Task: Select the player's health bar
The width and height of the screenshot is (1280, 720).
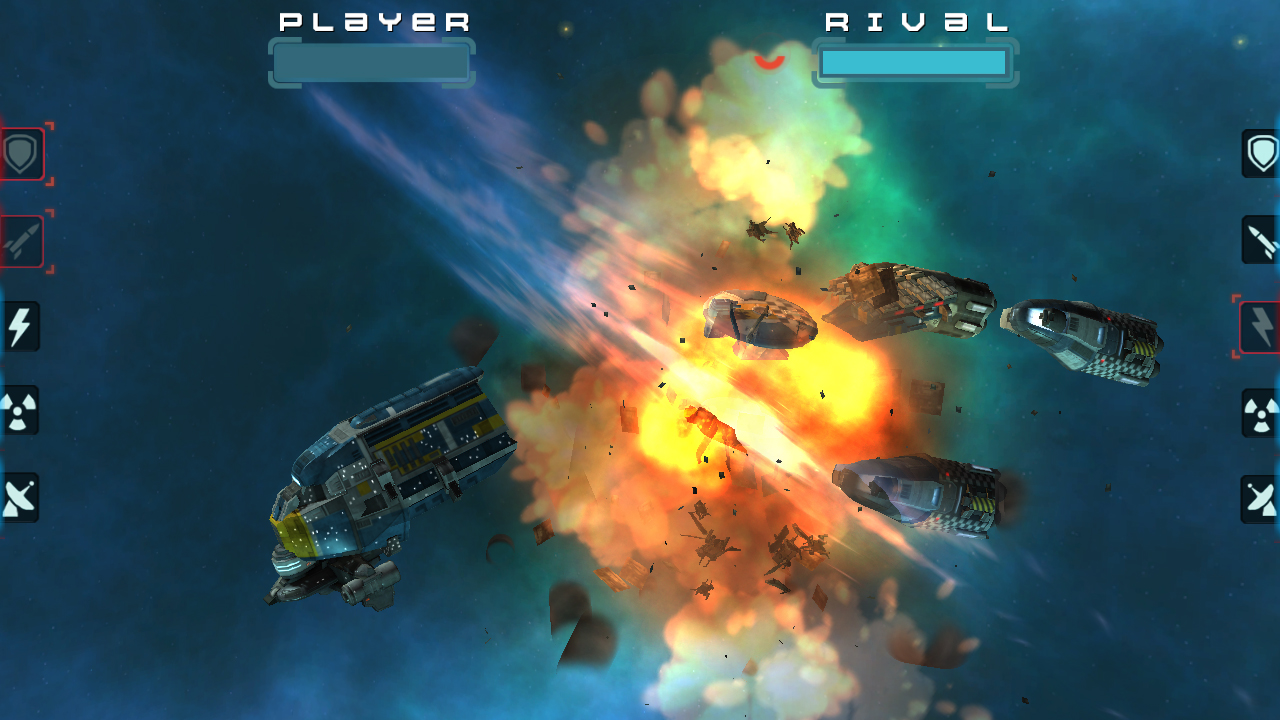Action: pos(371,63)
